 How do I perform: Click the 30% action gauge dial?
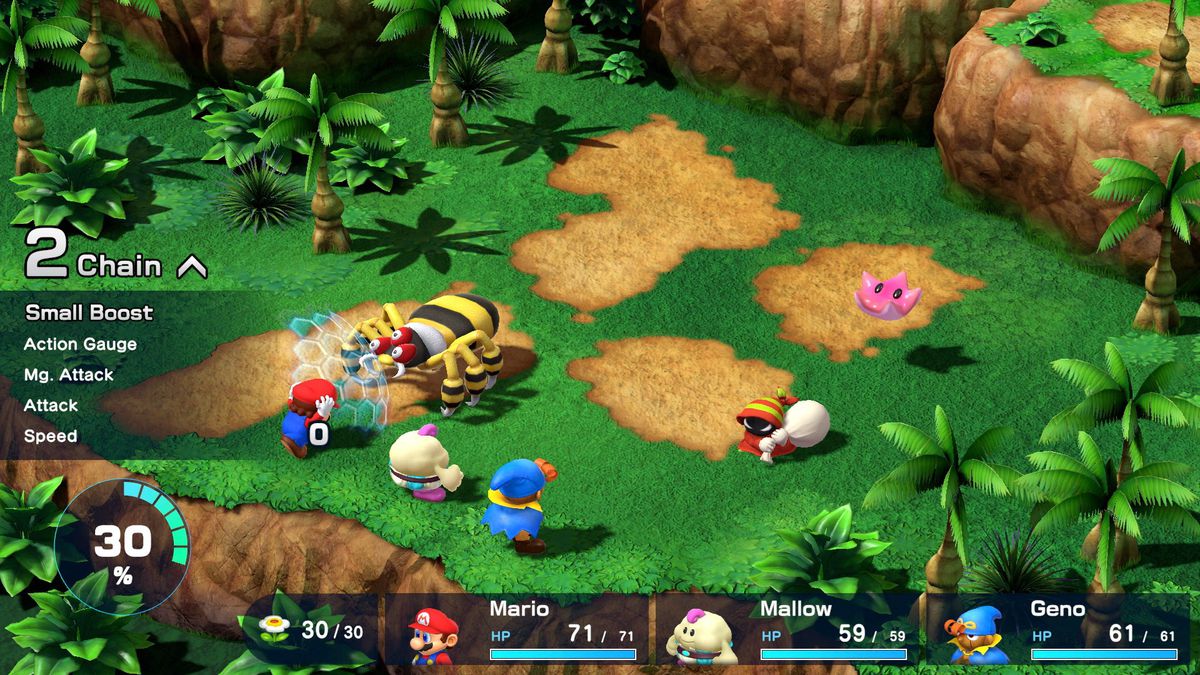122,547
